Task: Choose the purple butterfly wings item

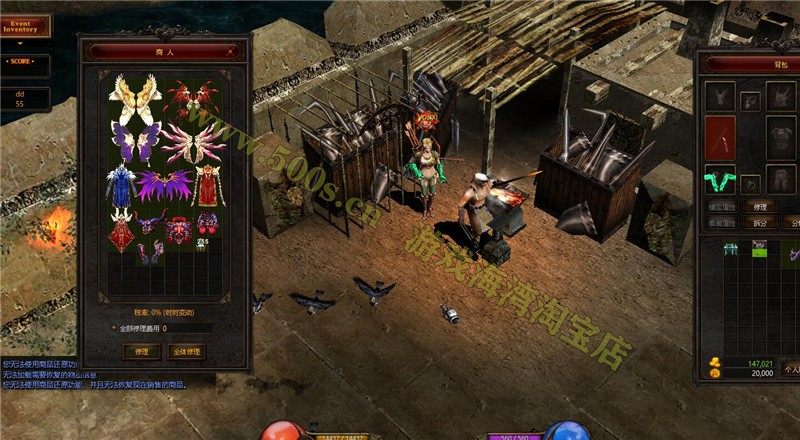Action: [135, 142]
